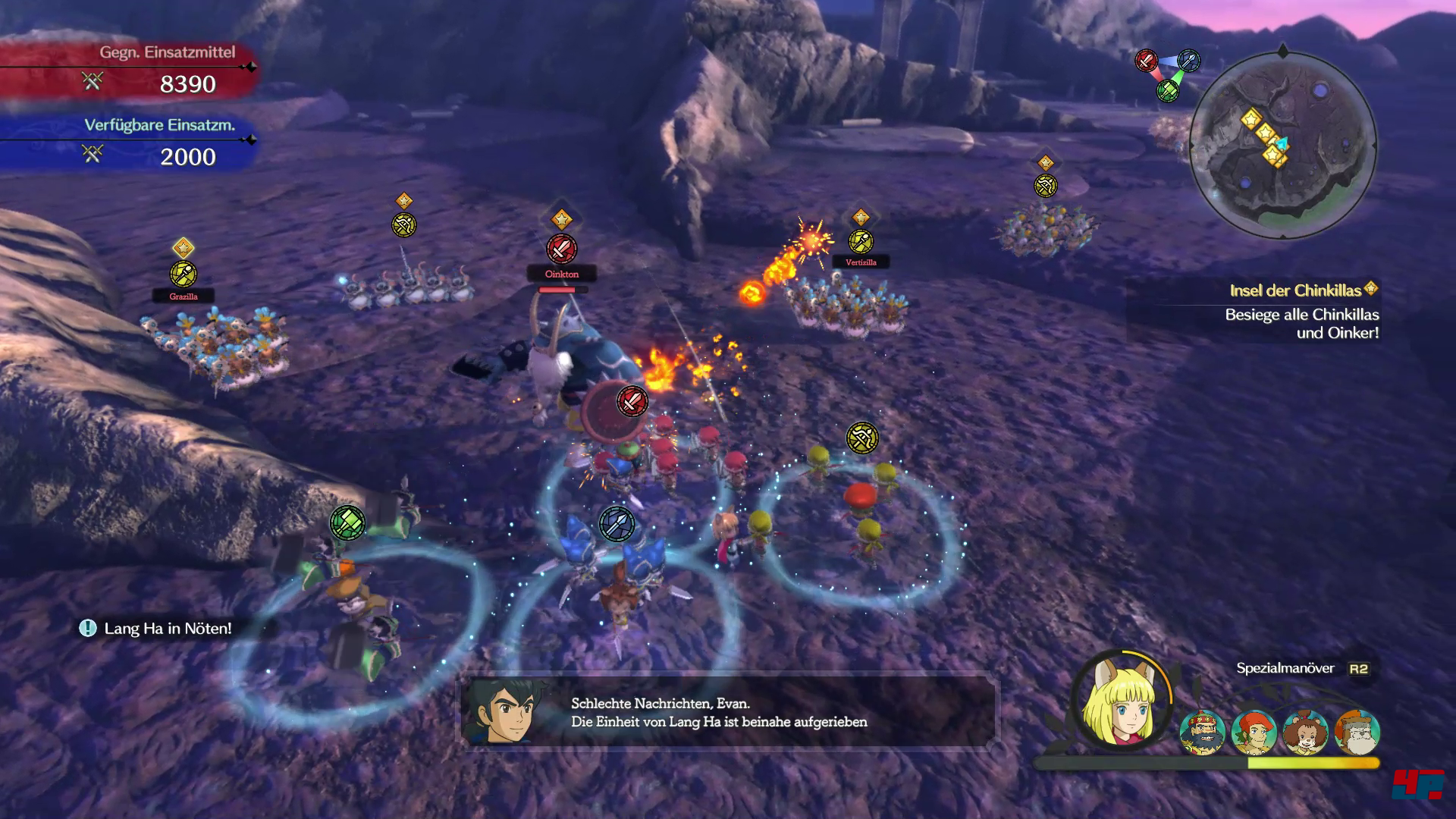Click the Oinkton enemy sword marker
The width and height of the screenshot is (1456, 819).
click(x=561, y=249)
